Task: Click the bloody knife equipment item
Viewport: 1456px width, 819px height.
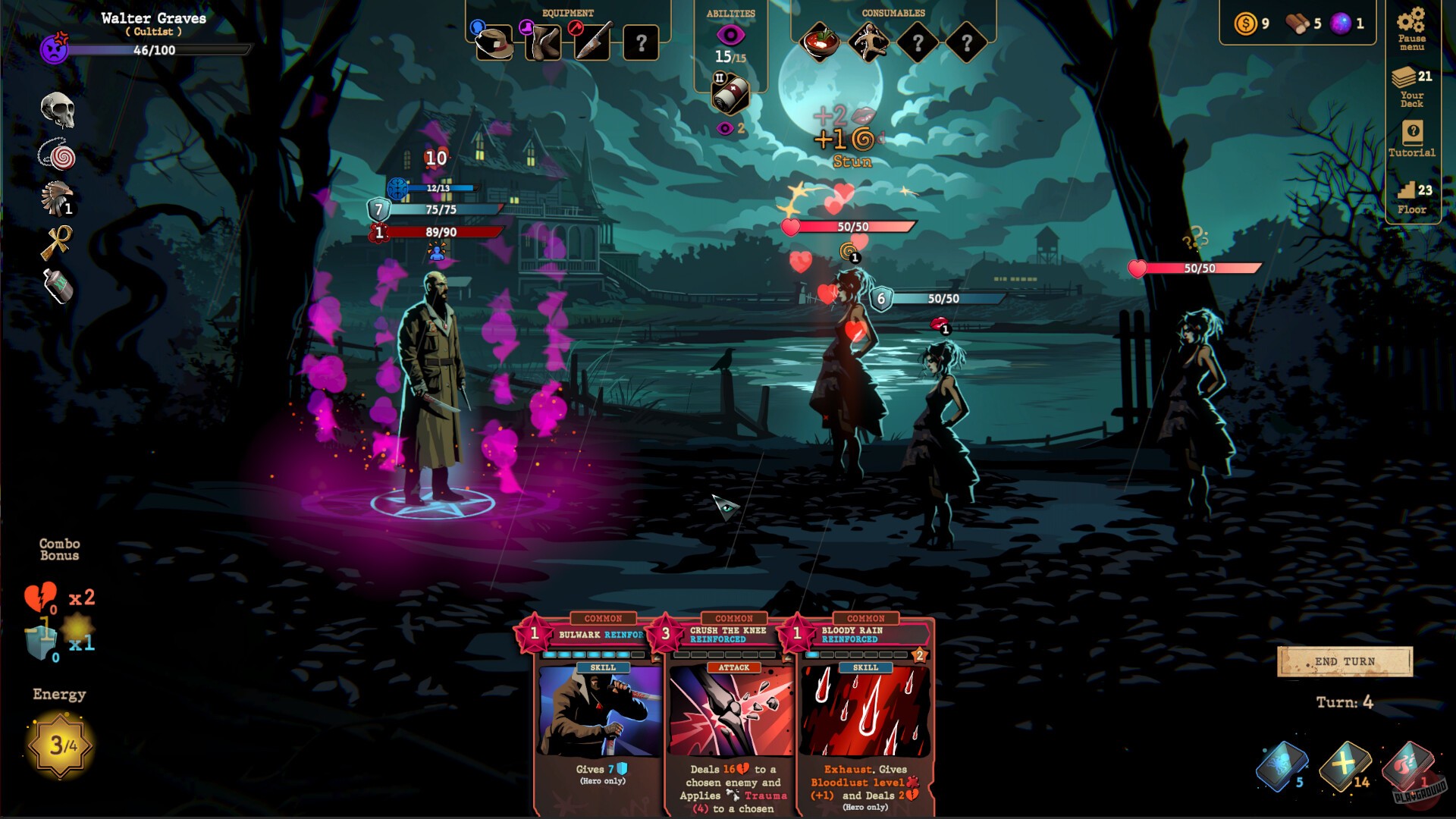Action: (594, 43)
